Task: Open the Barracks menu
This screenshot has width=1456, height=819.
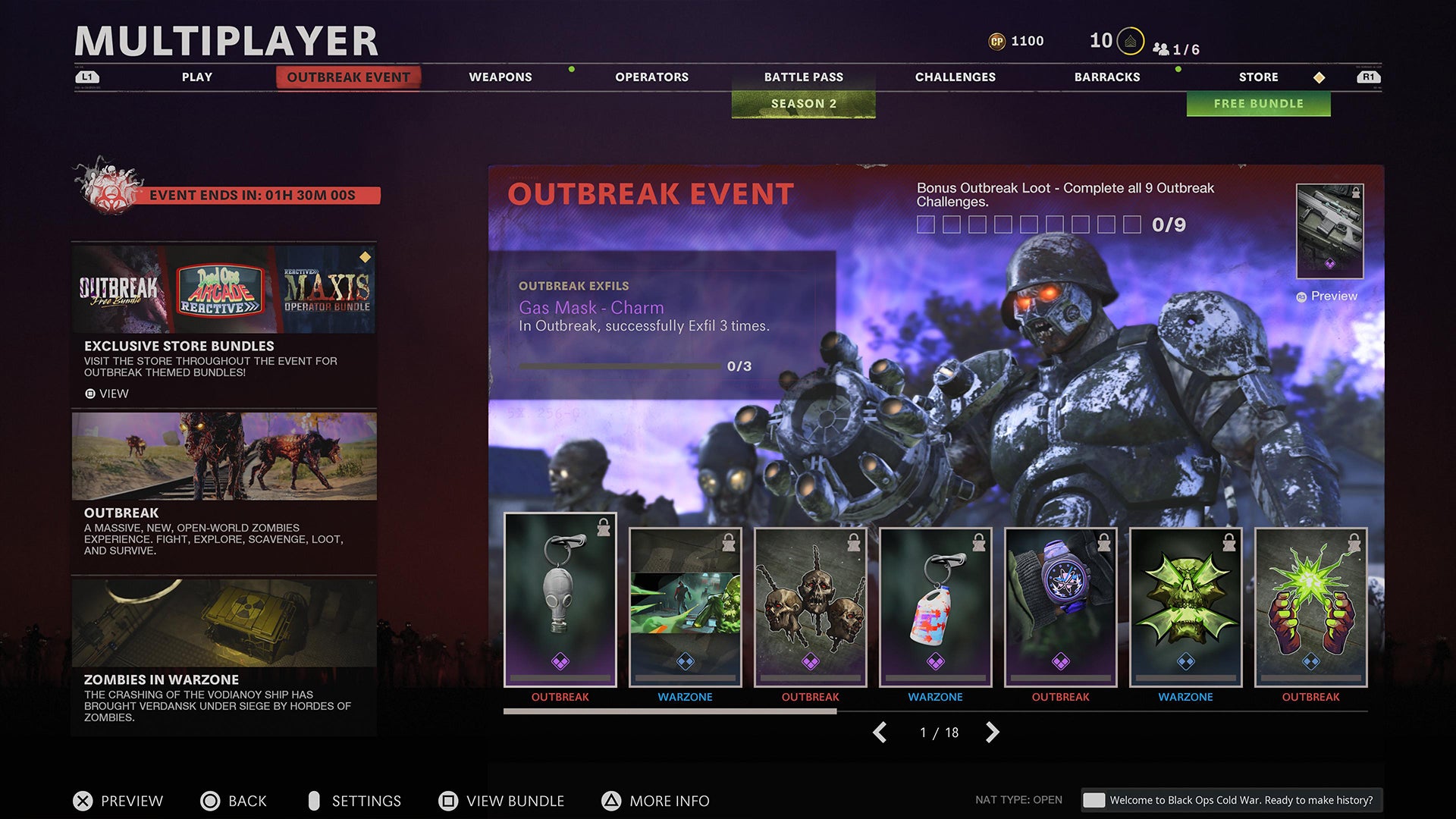Action: tap(1107, 77)
